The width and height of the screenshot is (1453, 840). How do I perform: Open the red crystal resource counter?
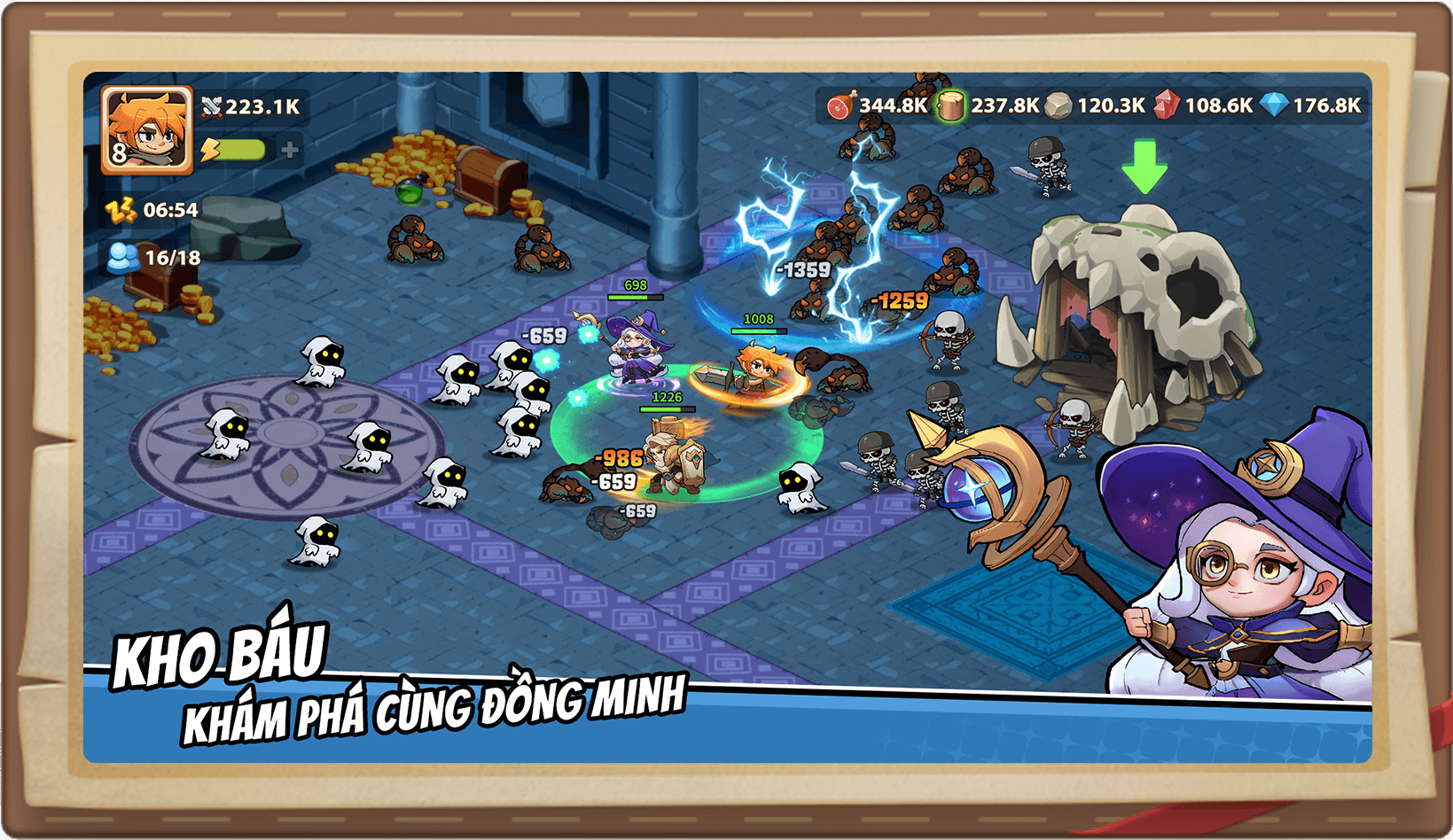pyautogui.click(x=1204, y=105)
